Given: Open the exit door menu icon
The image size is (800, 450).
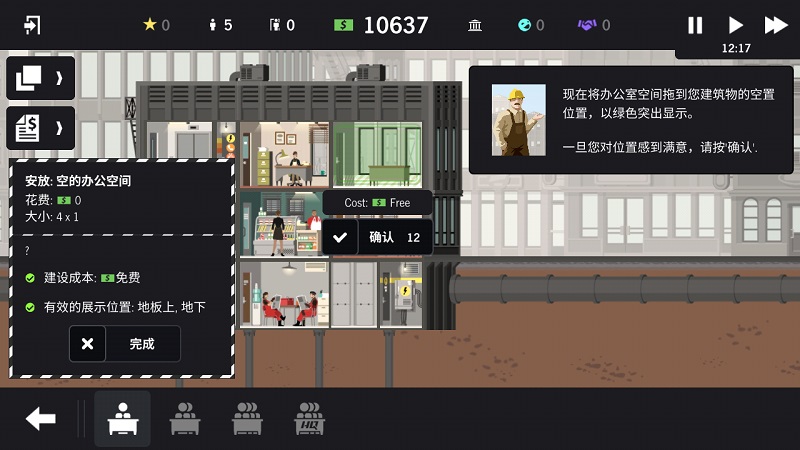Looking at the screenshot, I should (x=32, y=25).
